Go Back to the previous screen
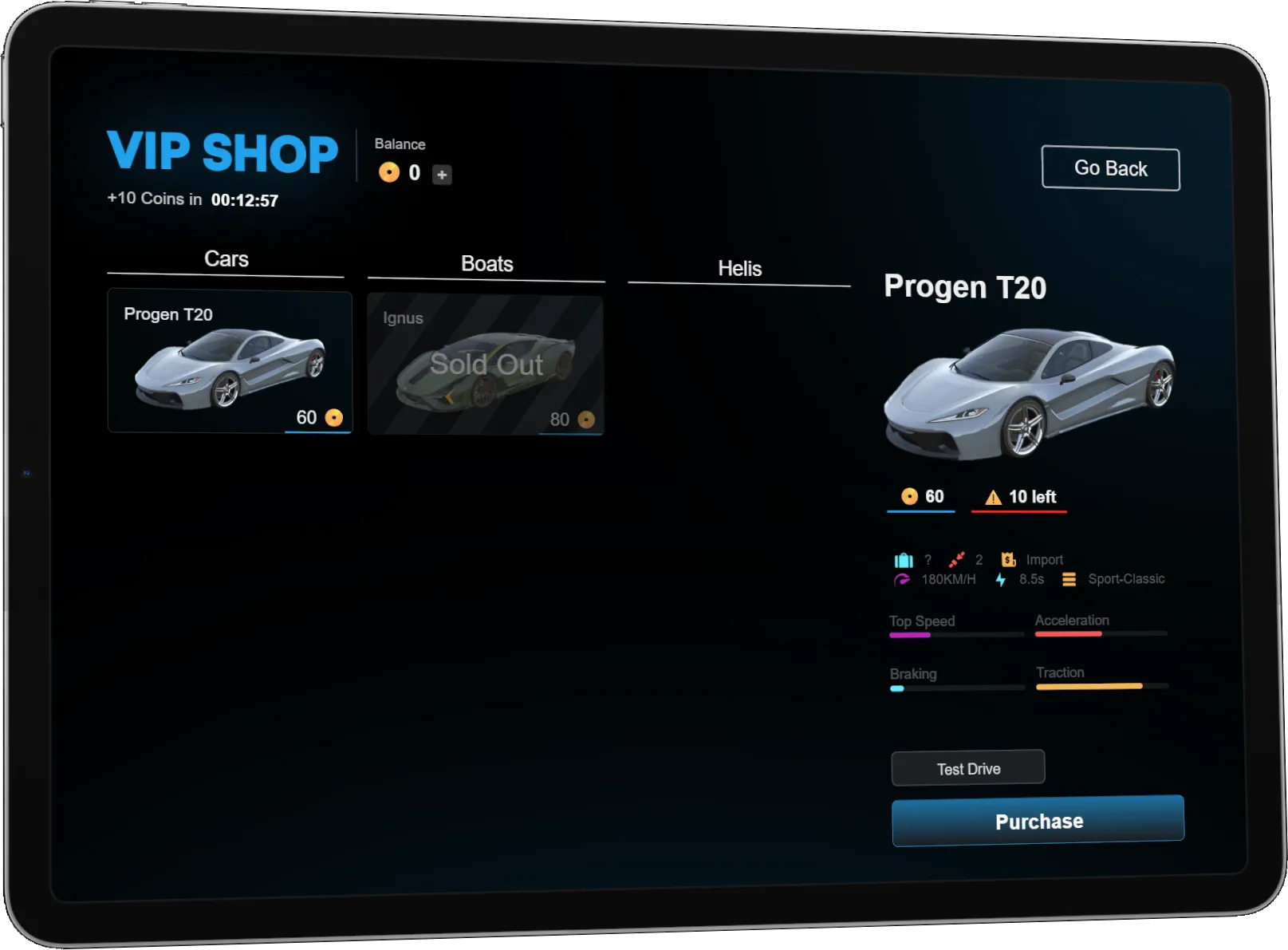This screenshot has height=950, width=1288. pyautogui.click(x=1110, y=168)
